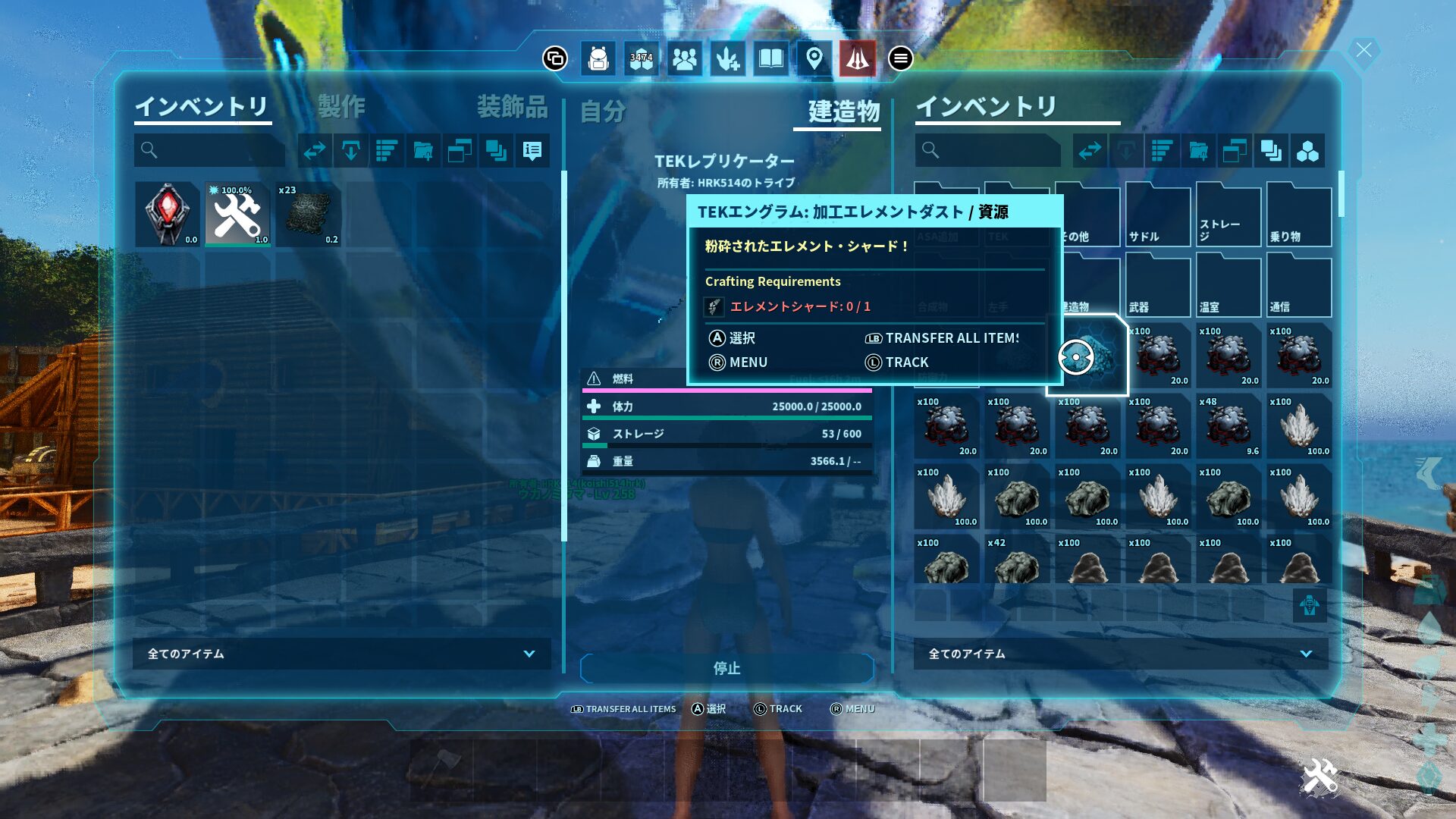This screenshot has height=819, width=1456.
Task: Open the 温室 greenhouse folder
Action: tap(1228, 287)
